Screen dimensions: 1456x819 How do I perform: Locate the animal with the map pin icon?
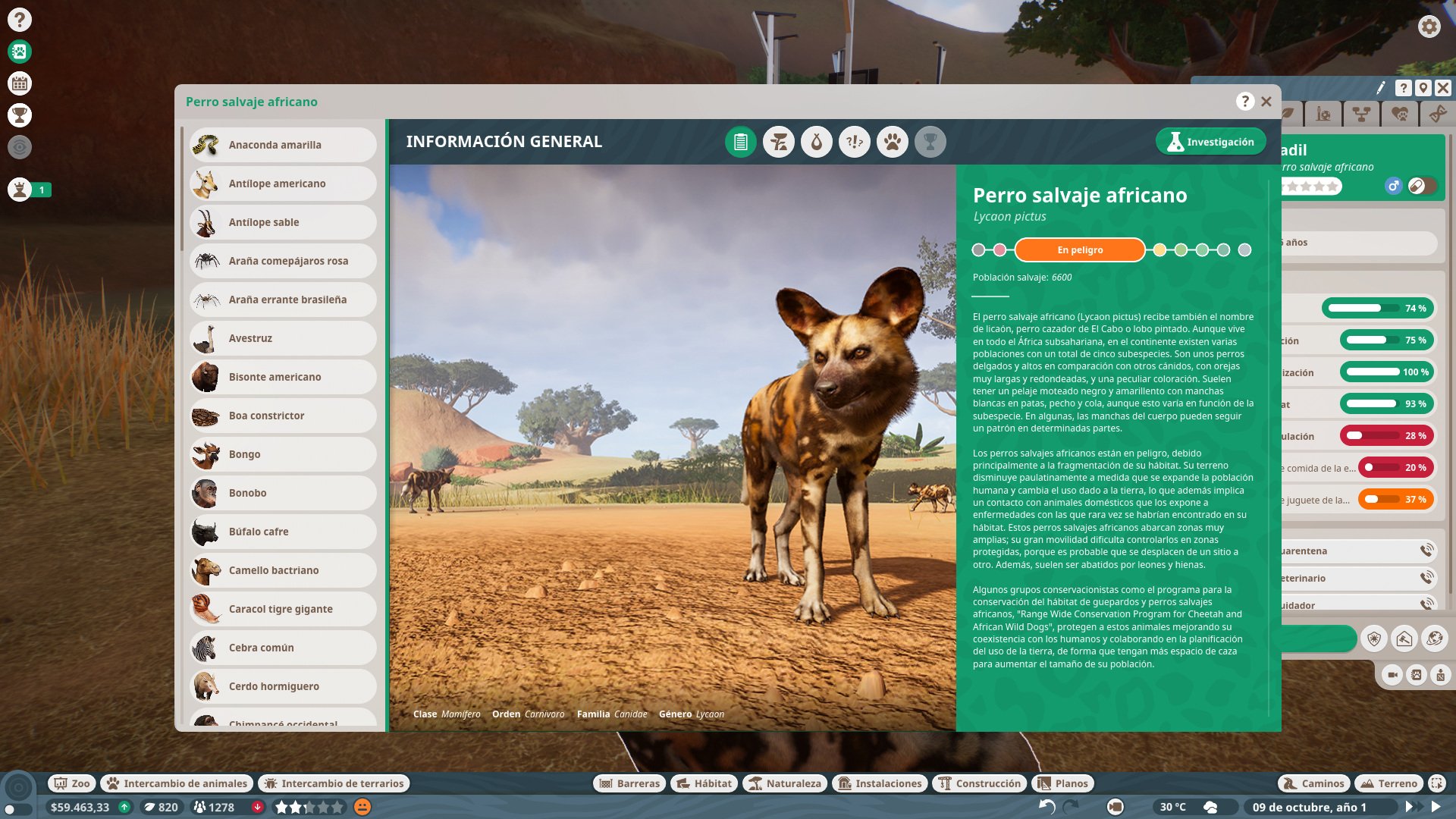coord(1423,88)
